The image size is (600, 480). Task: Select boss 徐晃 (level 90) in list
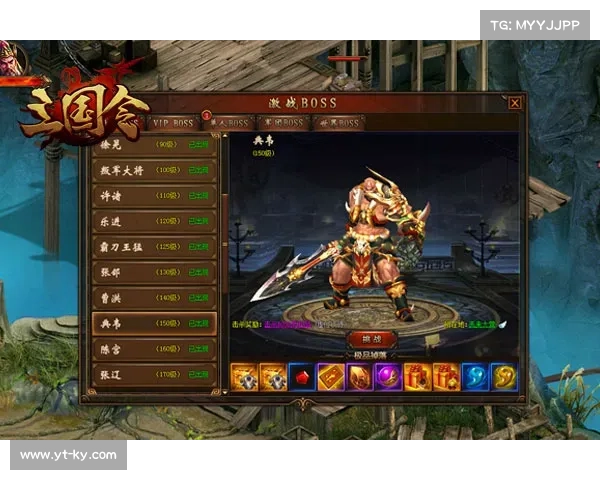[x=154, y=145]
